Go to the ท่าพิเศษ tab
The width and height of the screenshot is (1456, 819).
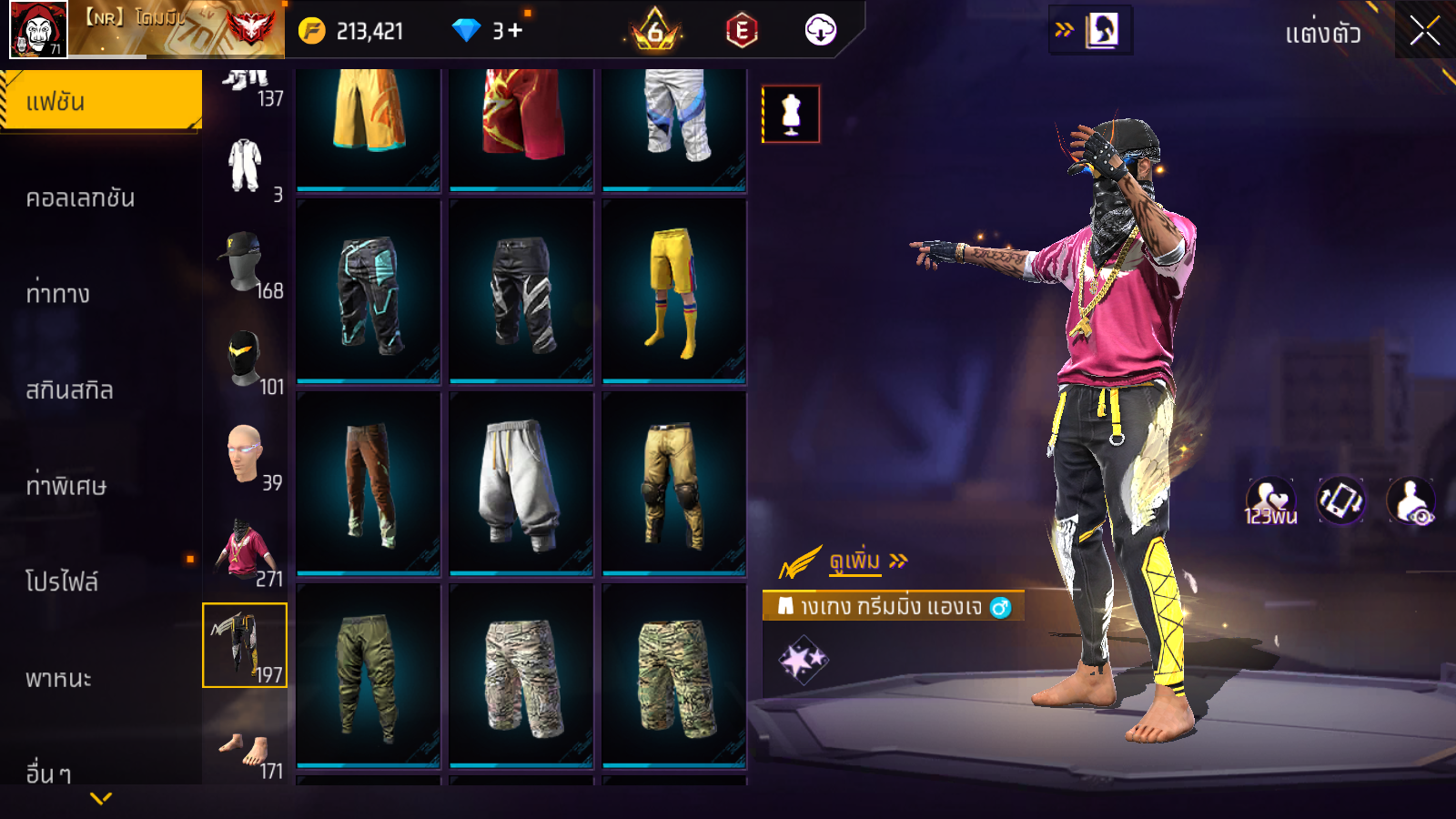point(66,486)
